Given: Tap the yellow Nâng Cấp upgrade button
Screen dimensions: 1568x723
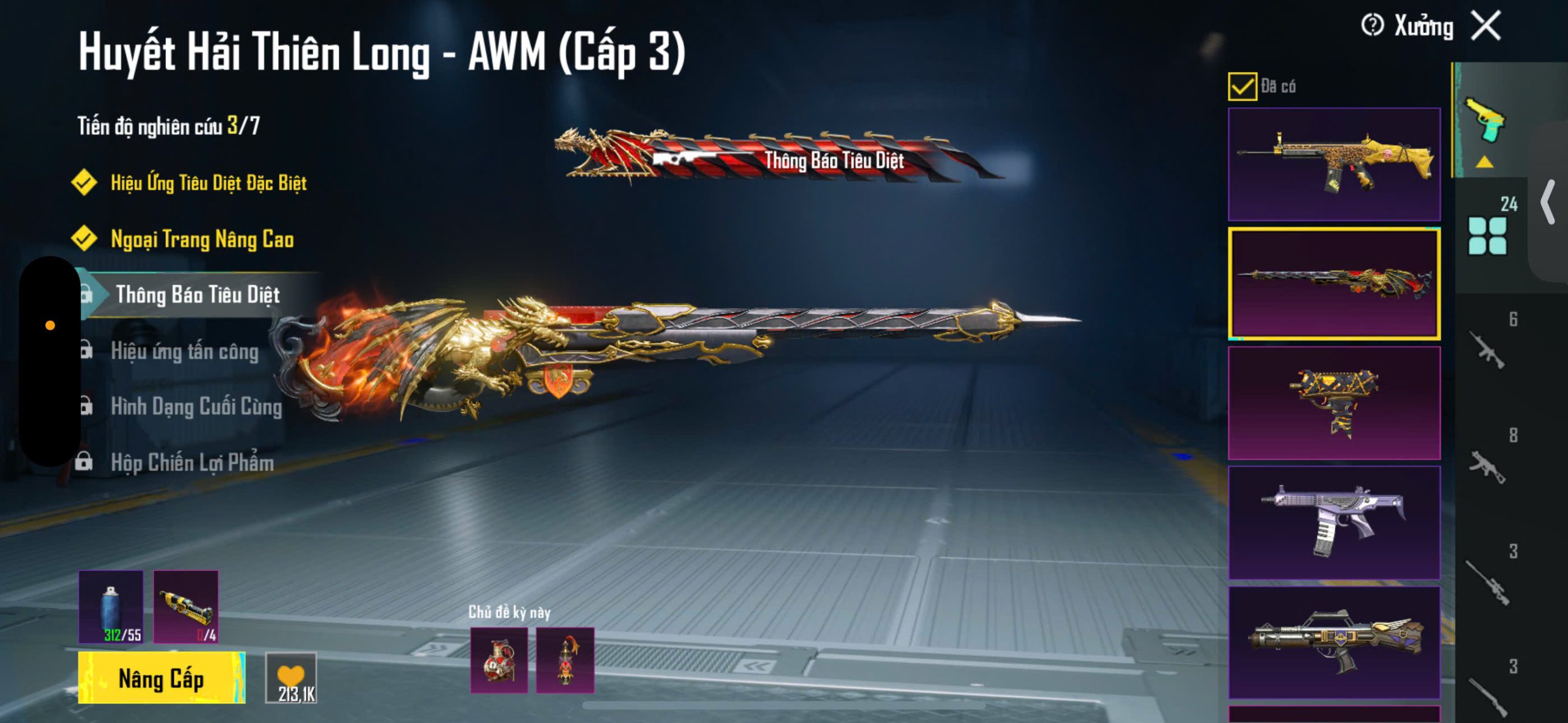Looking at the screenshot, I should point(161,678).
